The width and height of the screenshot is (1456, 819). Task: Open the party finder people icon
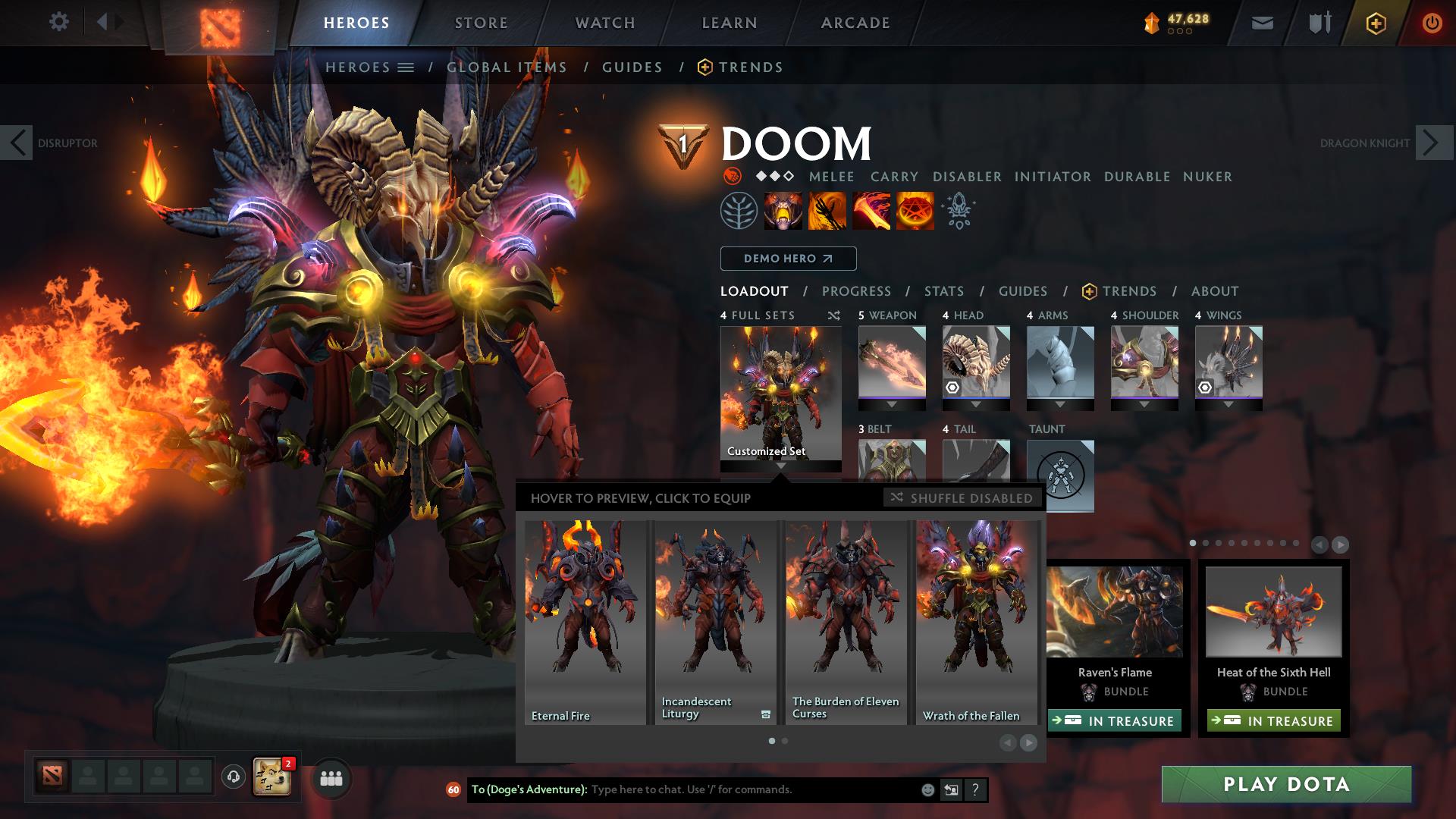click(330, 778)
